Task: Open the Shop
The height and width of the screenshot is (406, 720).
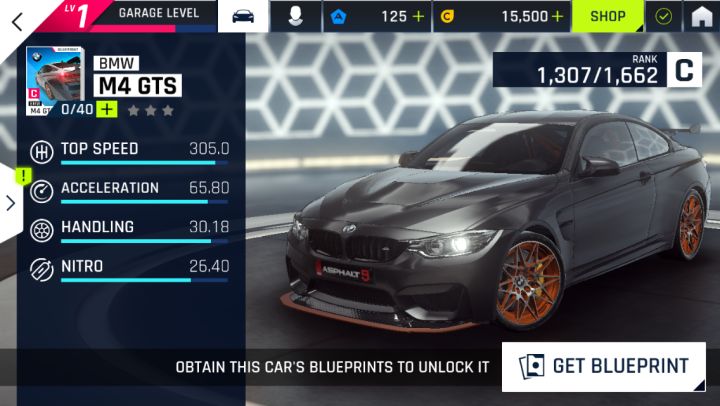Action: (607, 17)
